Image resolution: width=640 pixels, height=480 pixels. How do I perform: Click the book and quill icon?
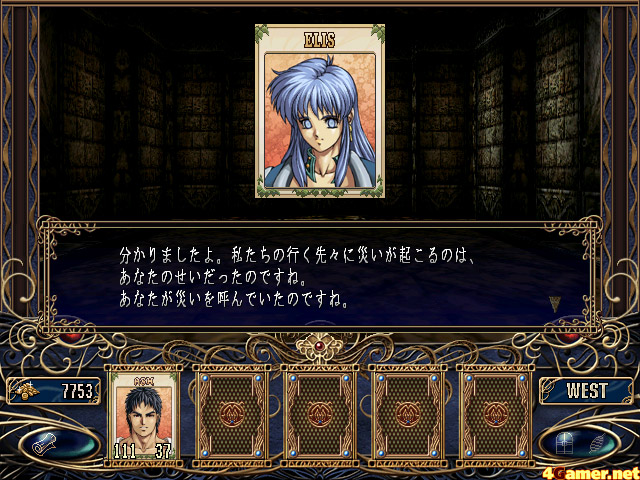pos(586,440)
